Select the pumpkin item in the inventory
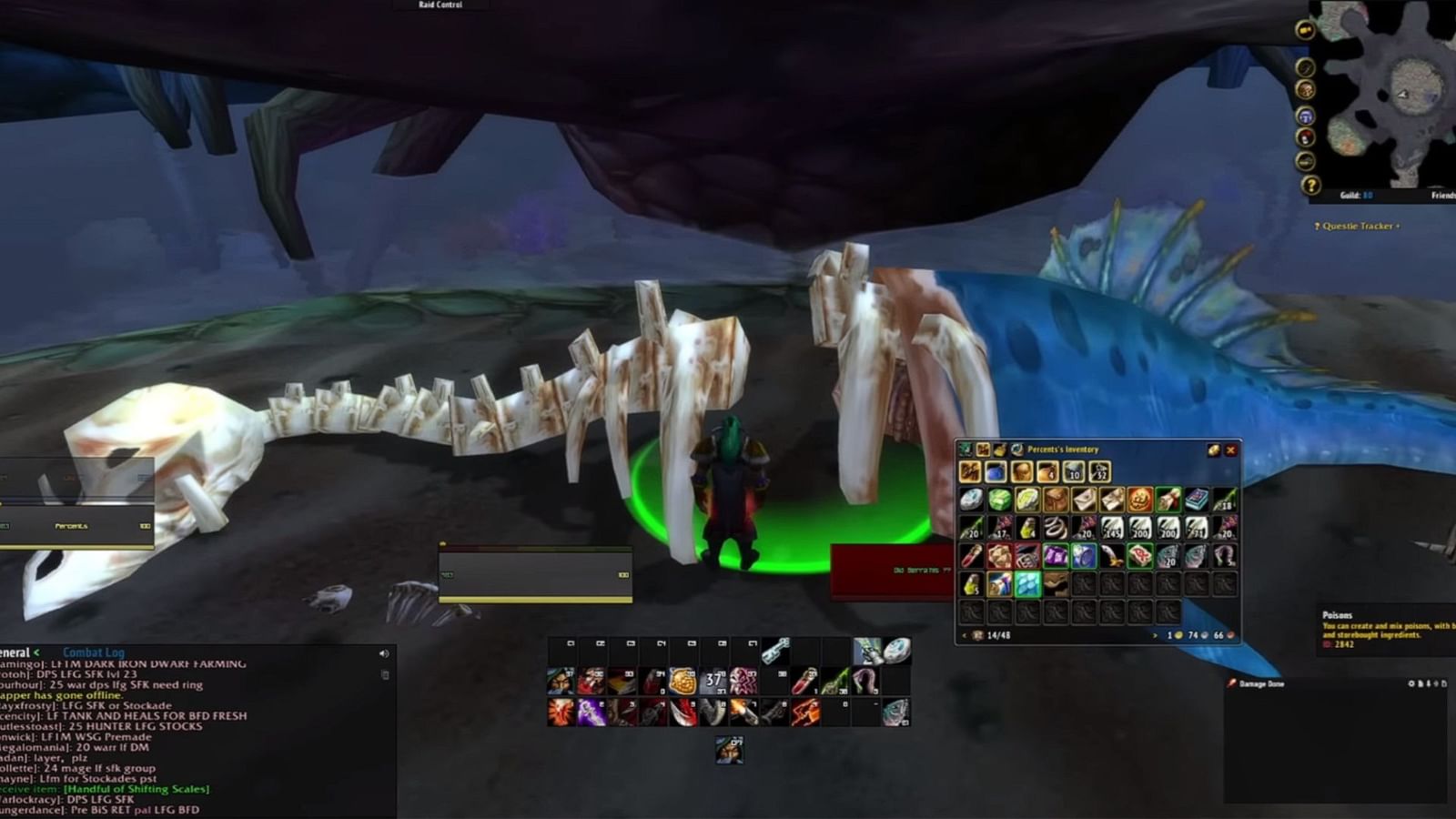The width and height of the screenshot is (1456, 819). 1138,499
